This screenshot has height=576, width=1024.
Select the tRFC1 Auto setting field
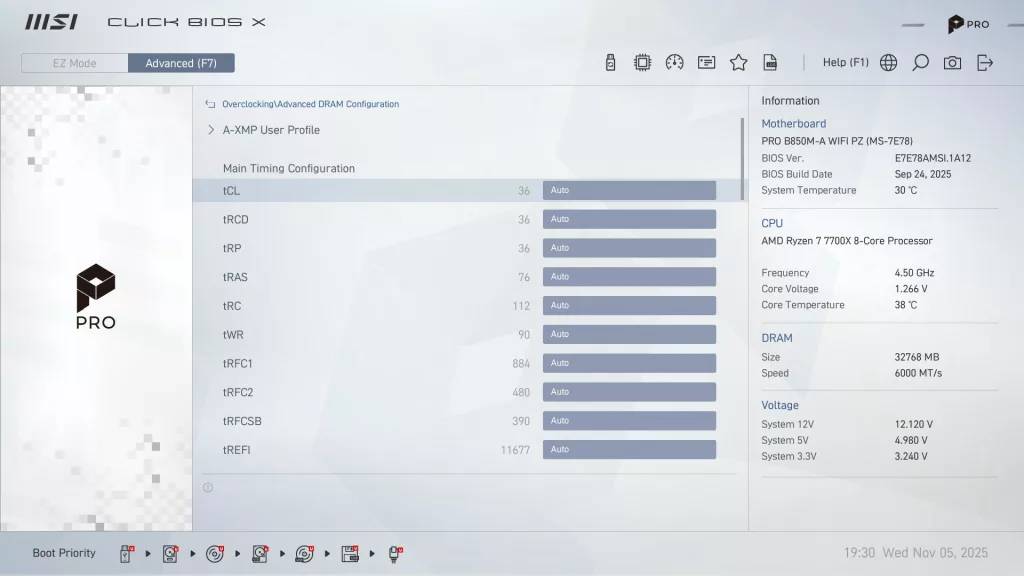coord(629,363)
